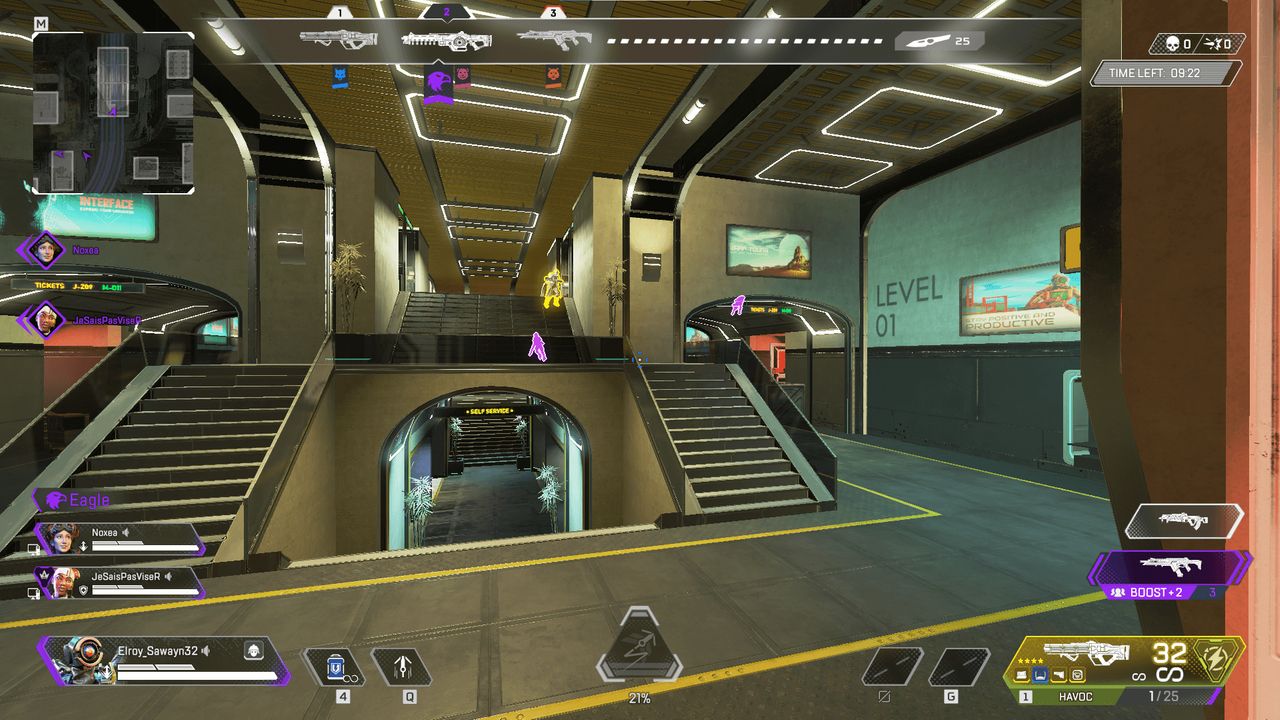Select Noxea in the squad list
This screenshot has width=1280, height=720.
(x=120, y=539)
